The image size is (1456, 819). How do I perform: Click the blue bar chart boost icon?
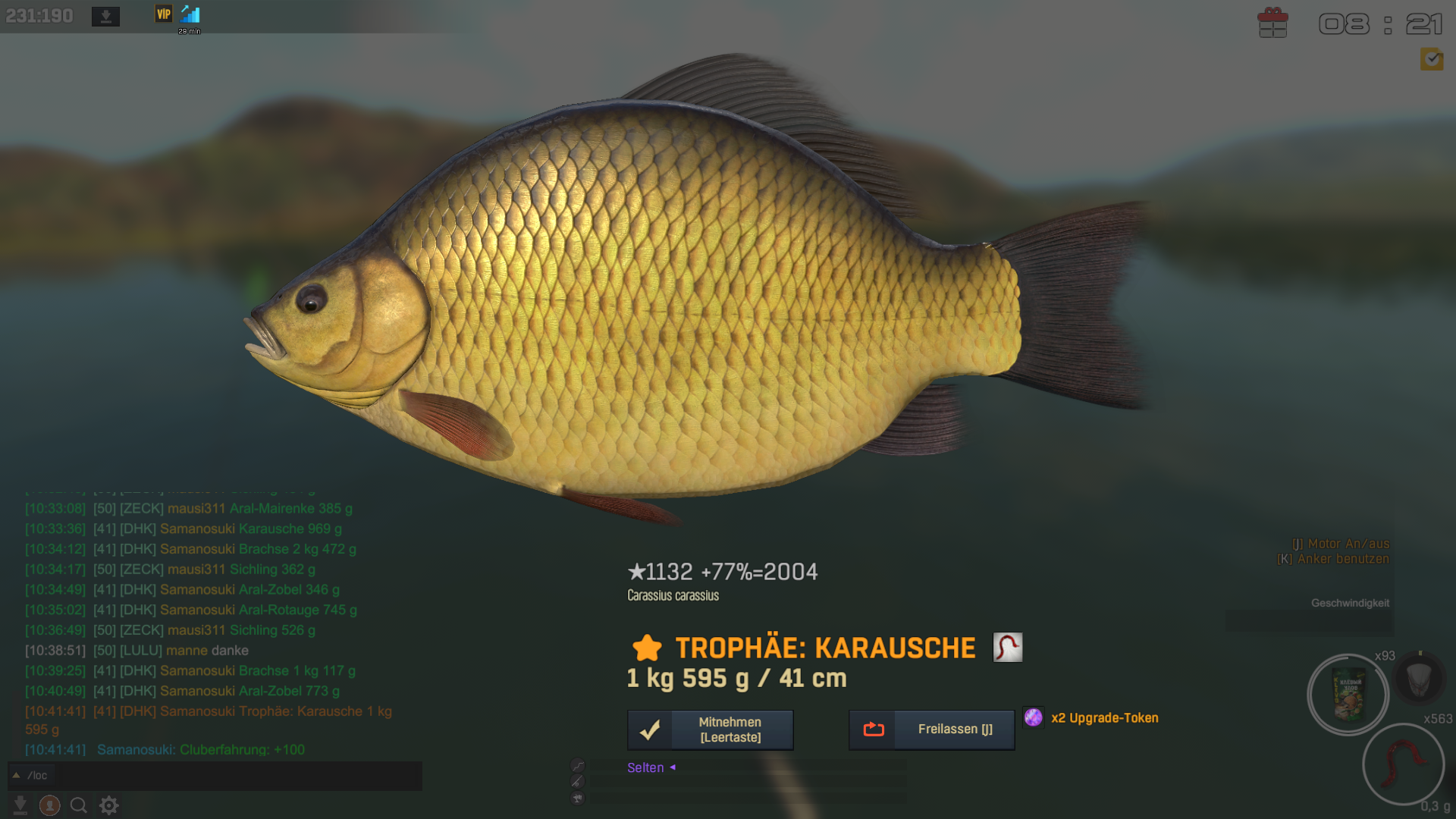click(190, 14)
